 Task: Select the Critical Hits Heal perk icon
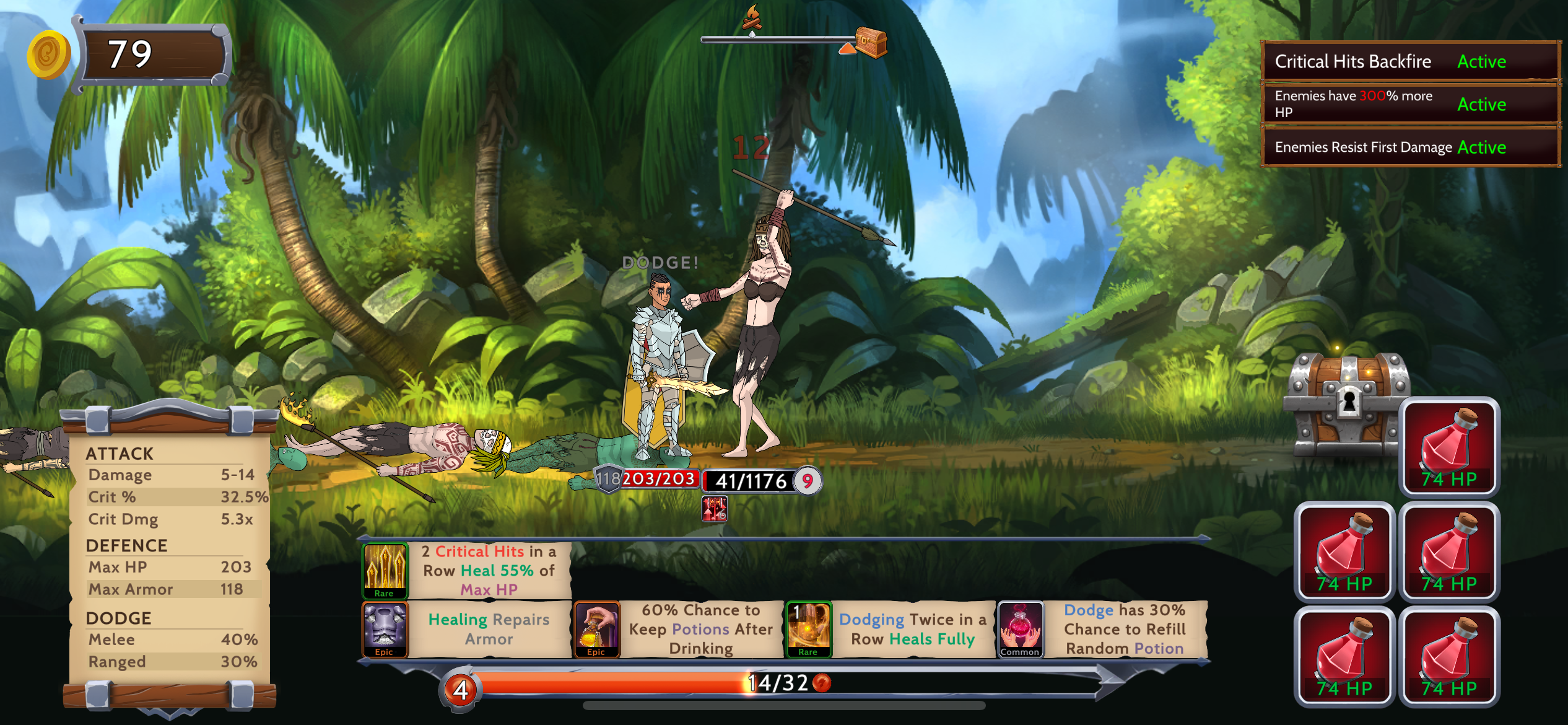tap(385, 569)
